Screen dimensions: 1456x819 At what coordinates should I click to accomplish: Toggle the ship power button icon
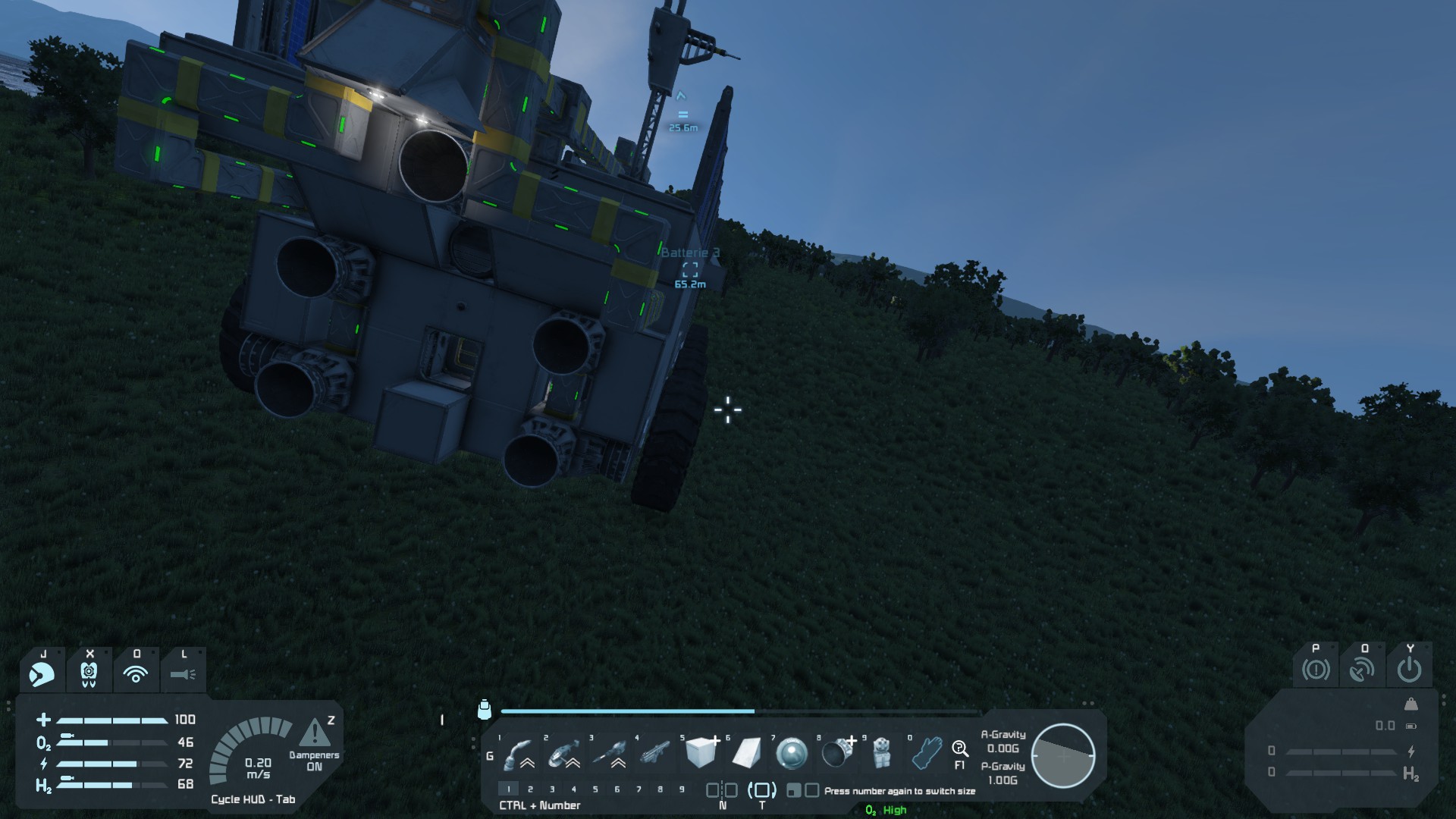pos(1410,670)
